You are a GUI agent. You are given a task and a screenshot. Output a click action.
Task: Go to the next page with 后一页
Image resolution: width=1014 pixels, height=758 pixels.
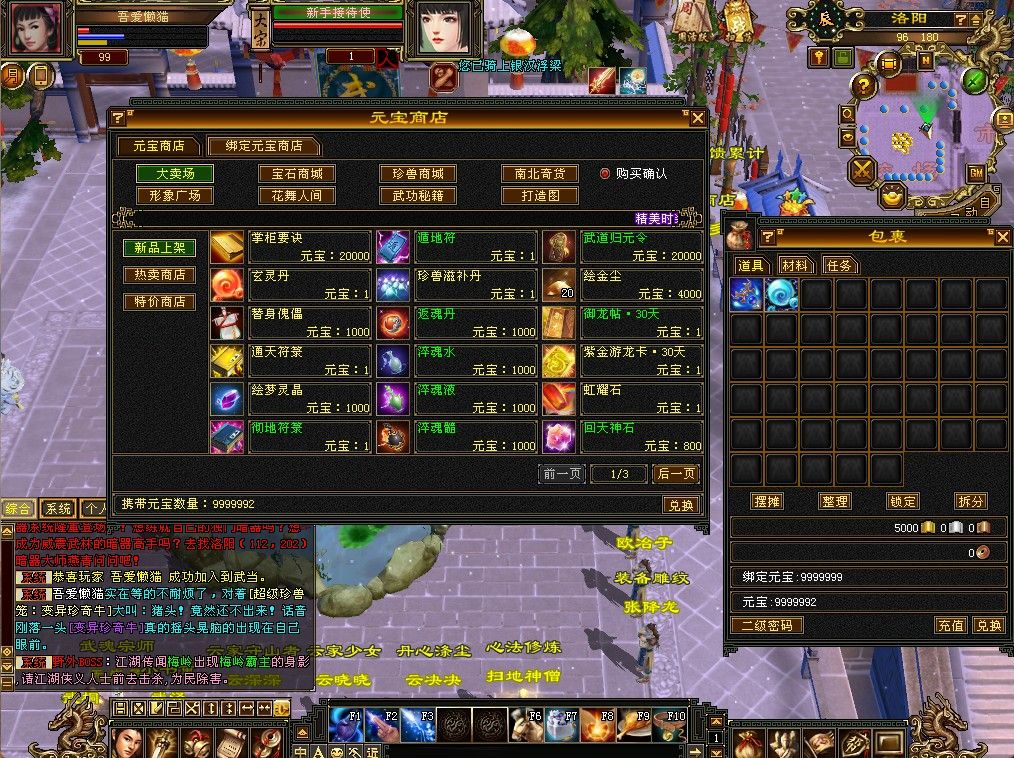[x=676, y=473]
